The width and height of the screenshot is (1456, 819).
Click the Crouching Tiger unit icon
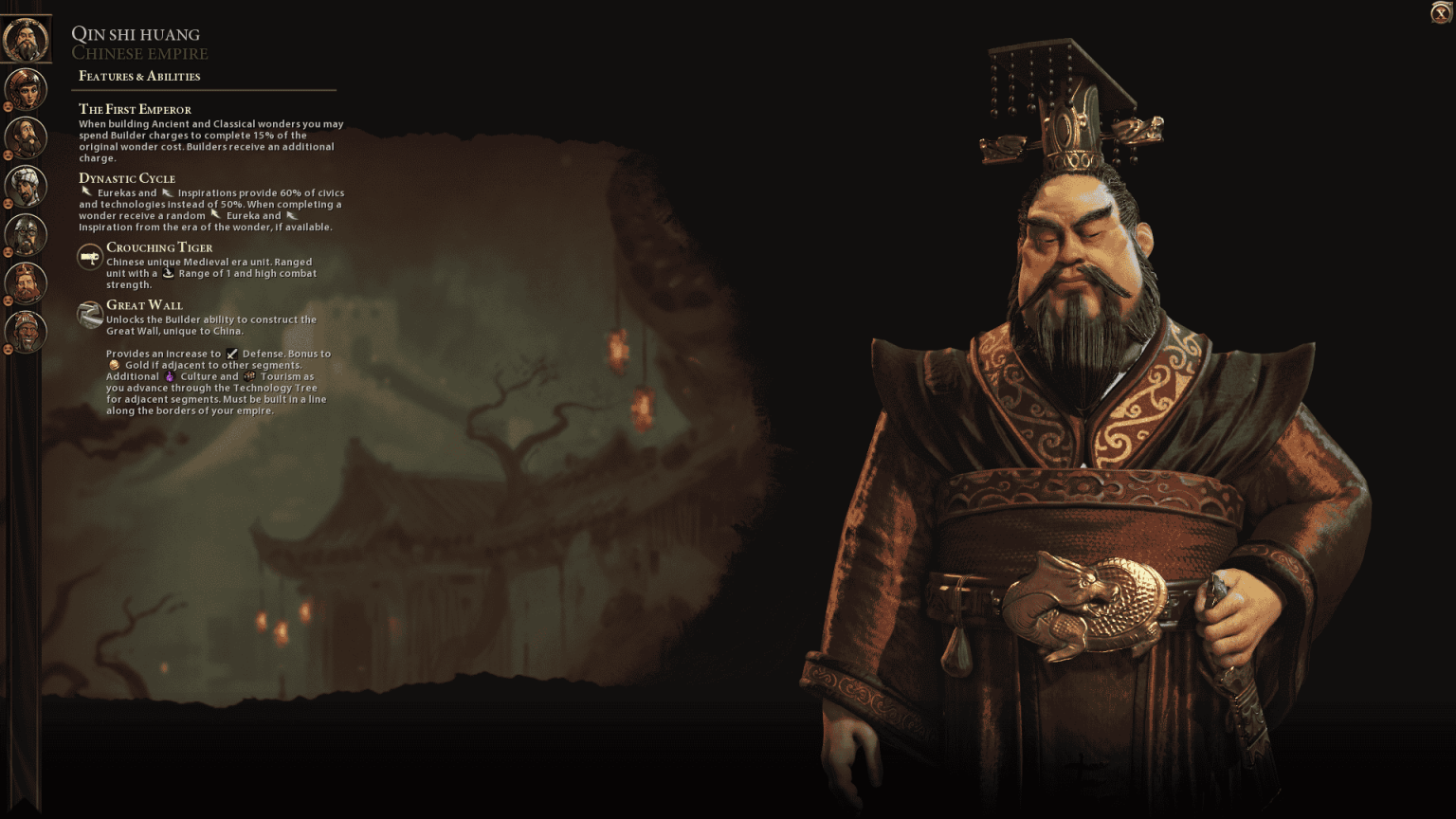coord(88,255)
